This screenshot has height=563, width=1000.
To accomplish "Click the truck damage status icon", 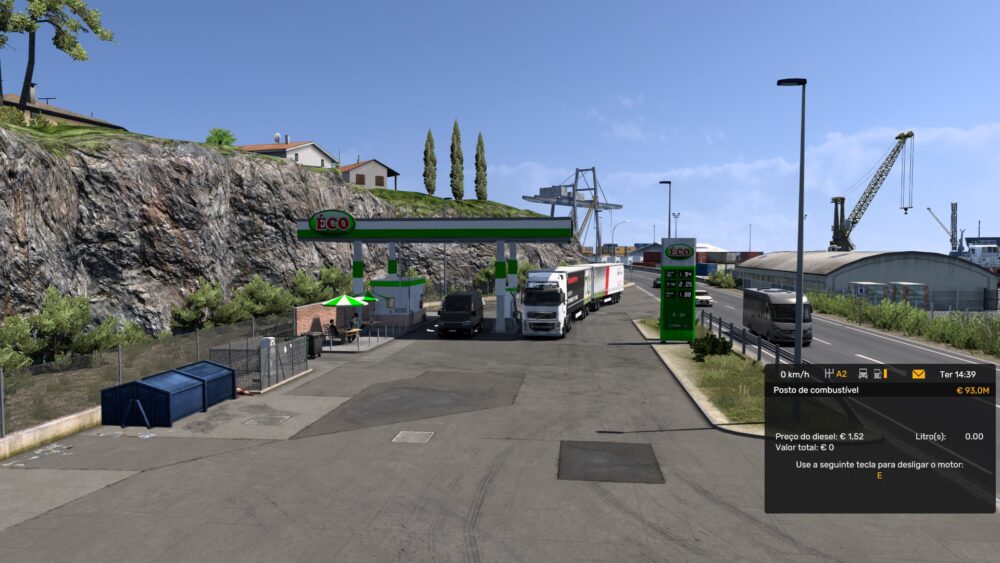I will click(x=863, y=374).
